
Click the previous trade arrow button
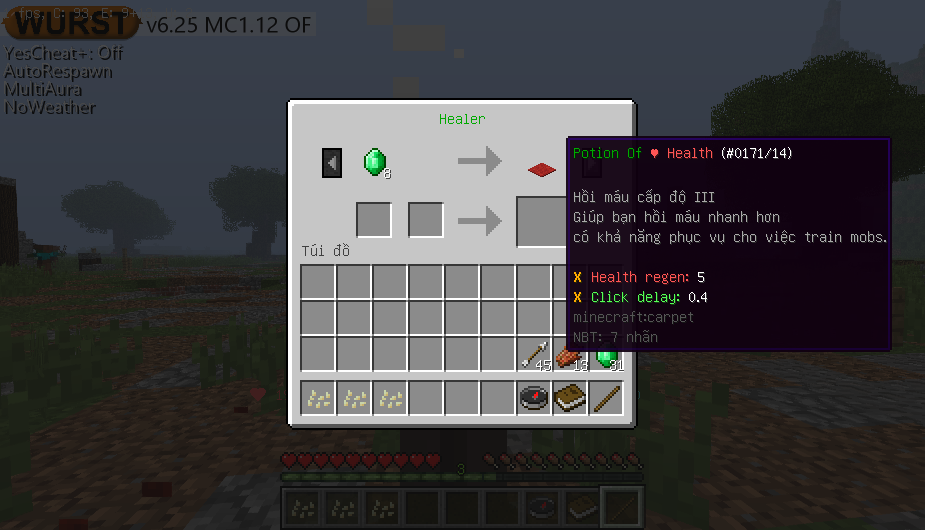coord(332,162)
